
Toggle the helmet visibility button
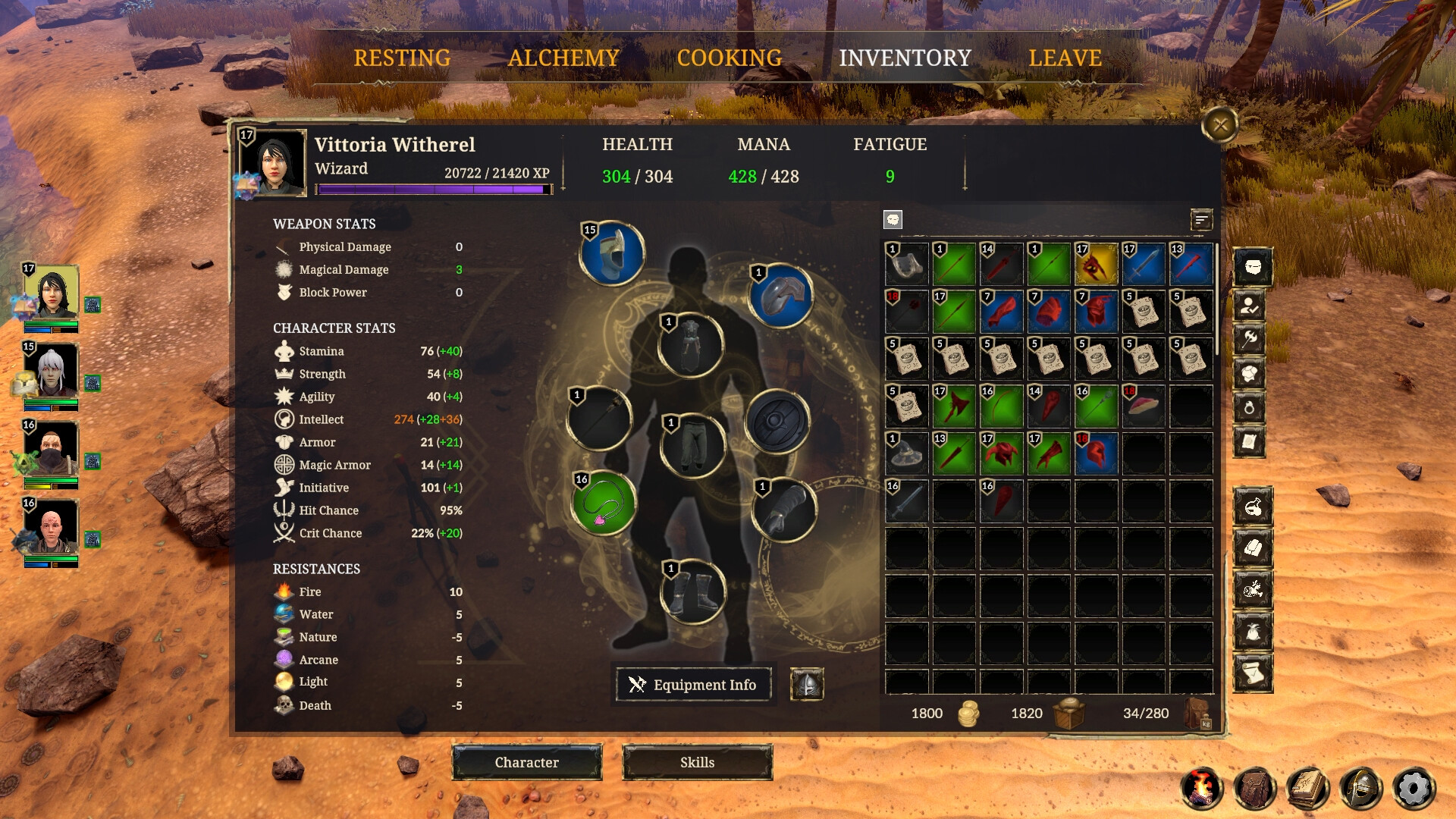click(x=807, y=685)
